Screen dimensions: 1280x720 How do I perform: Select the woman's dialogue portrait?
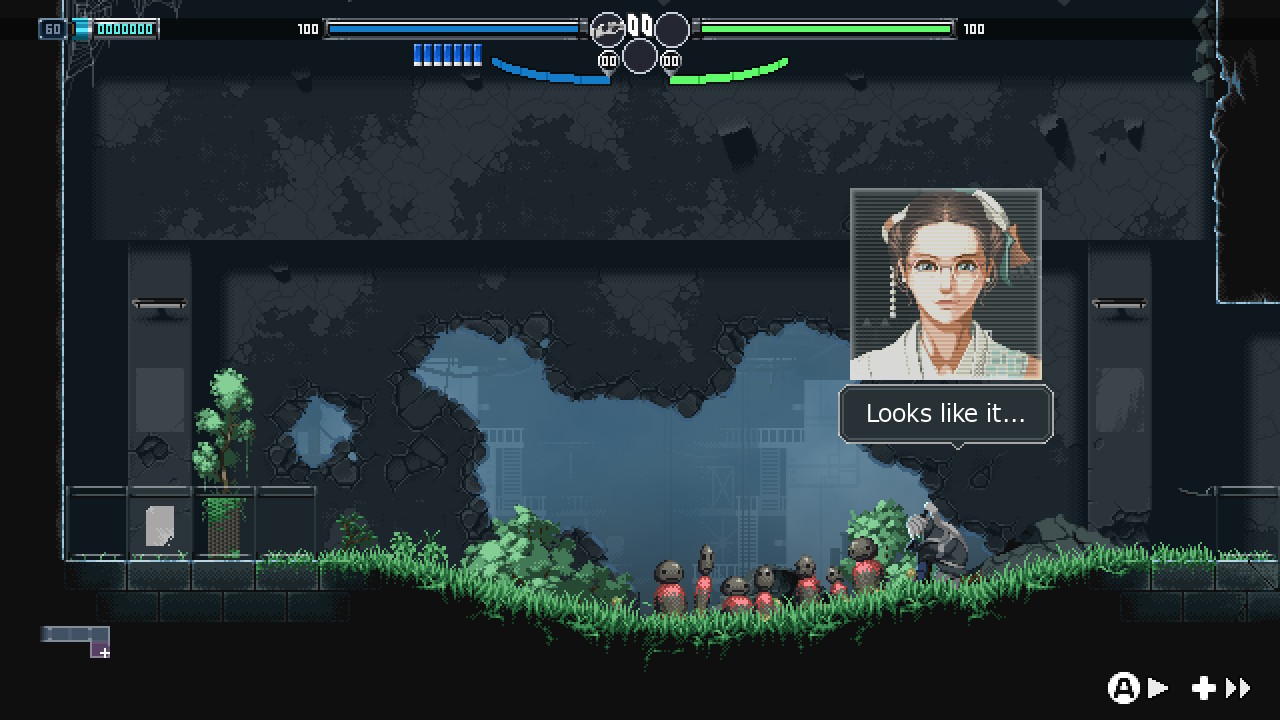point(945,284)
